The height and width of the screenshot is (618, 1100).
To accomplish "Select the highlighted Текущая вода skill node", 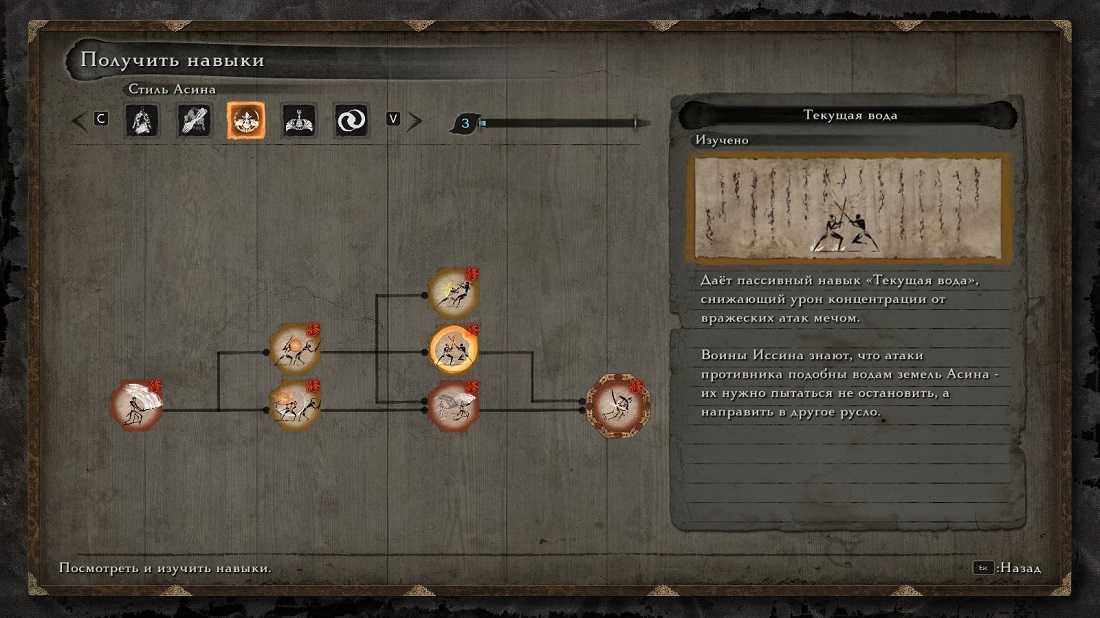I will click(x=453, y=349).
